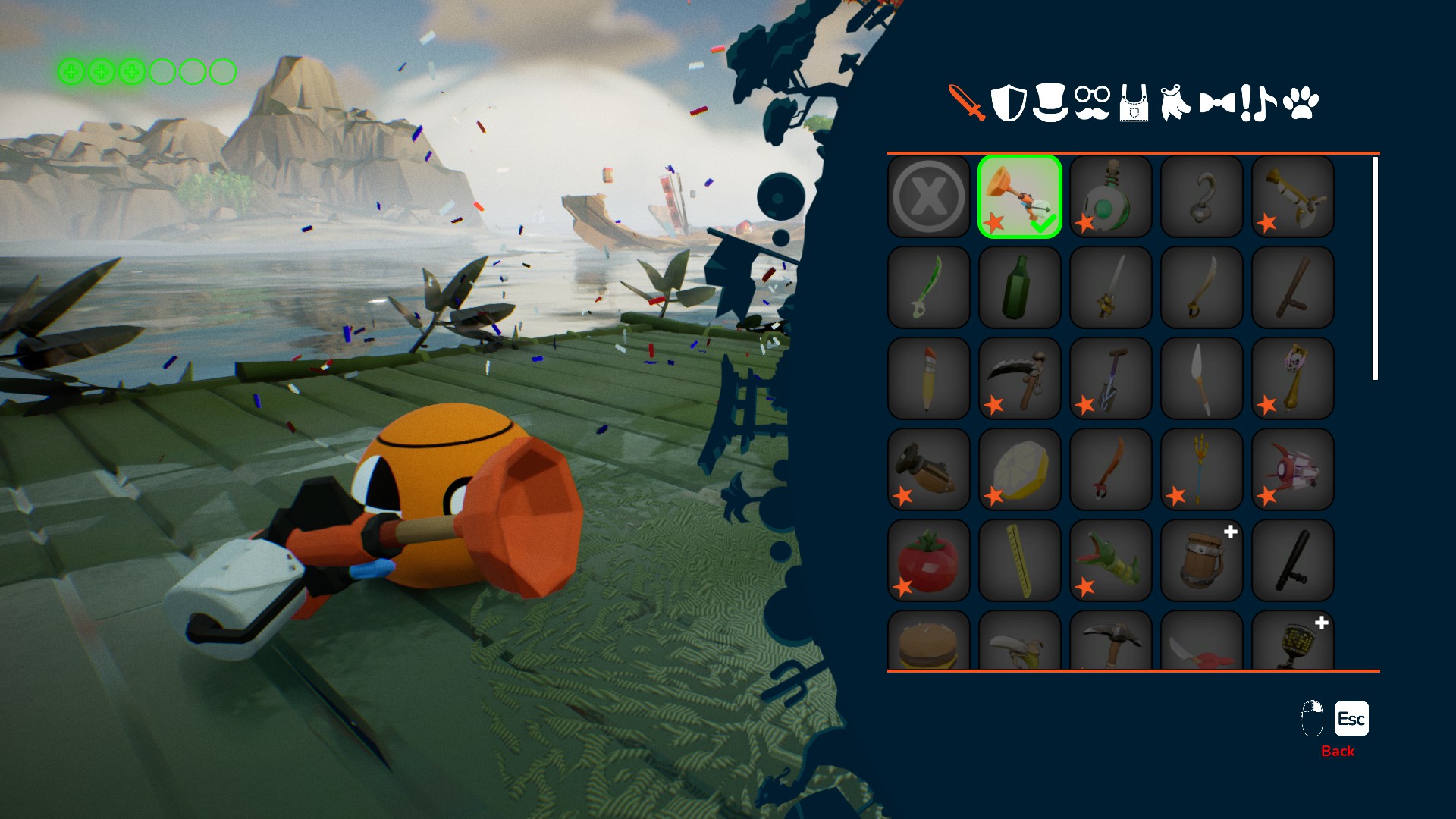Select the tomato weapon slot
The height and width of the screenshot is (819, 1456).
point(929,561)
